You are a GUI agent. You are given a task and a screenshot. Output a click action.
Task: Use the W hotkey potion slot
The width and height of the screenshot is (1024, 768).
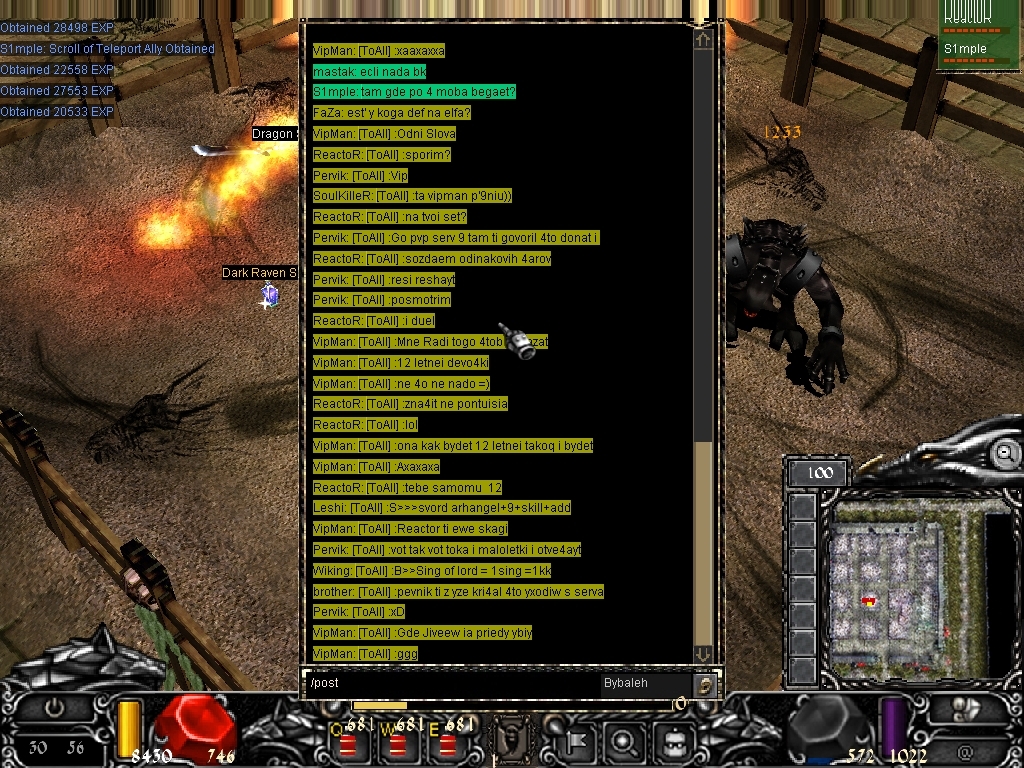coord(398,744)
